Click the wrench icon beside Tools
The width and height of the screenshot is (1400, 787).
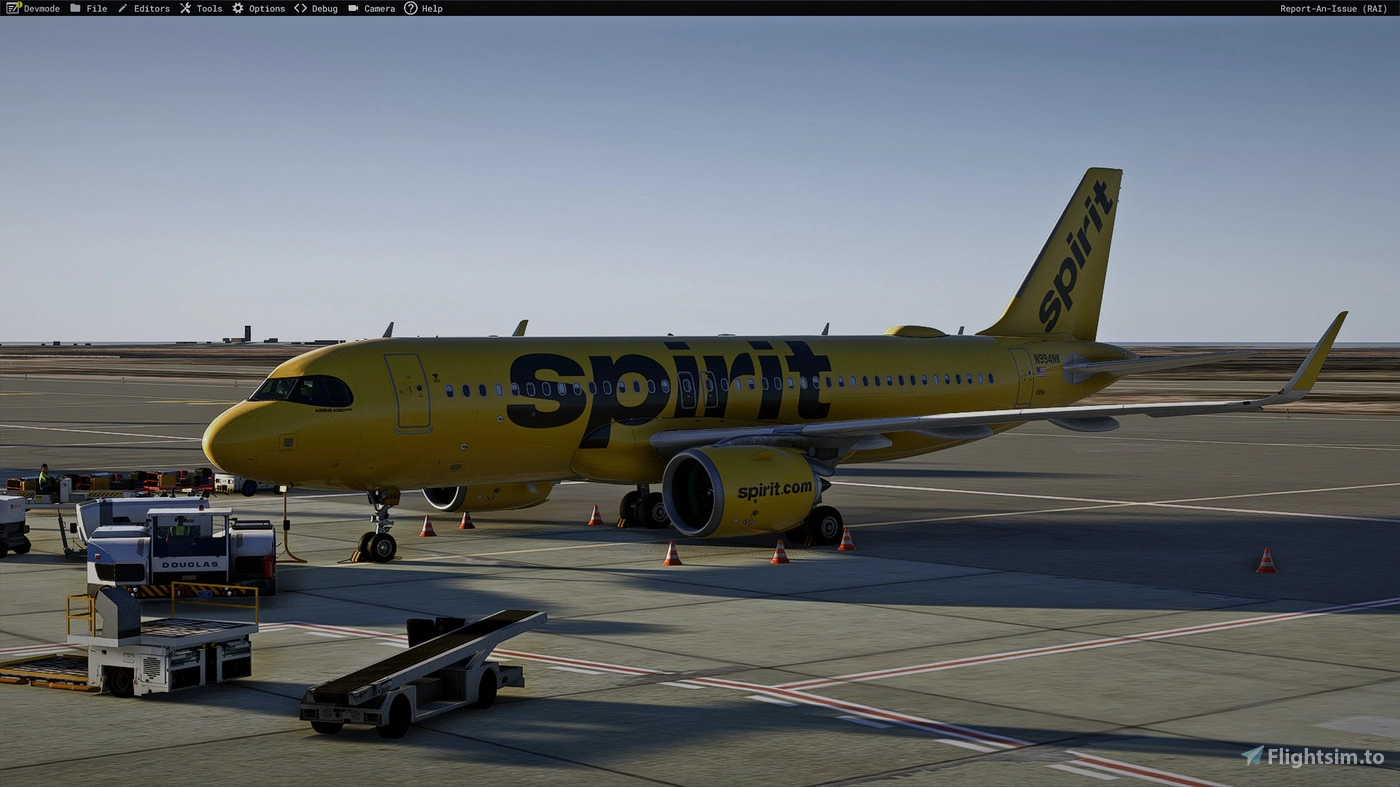(184, 8)
